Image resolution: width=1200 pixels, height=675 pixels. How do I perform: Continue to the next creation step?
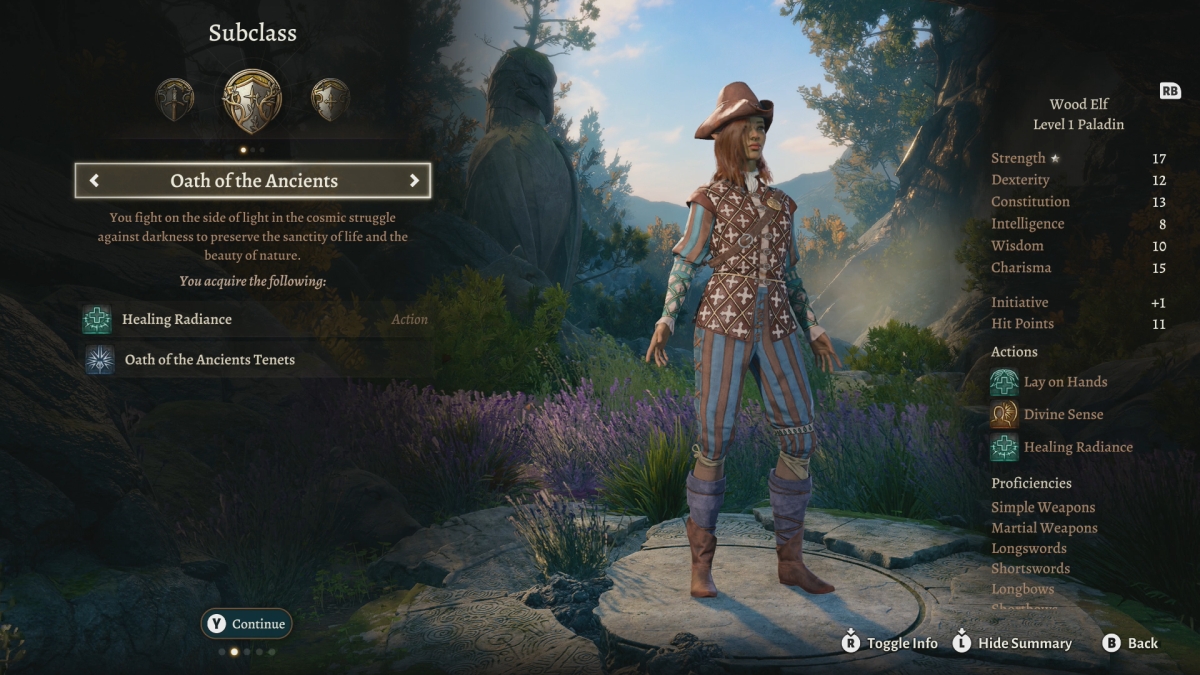[247, 624]
